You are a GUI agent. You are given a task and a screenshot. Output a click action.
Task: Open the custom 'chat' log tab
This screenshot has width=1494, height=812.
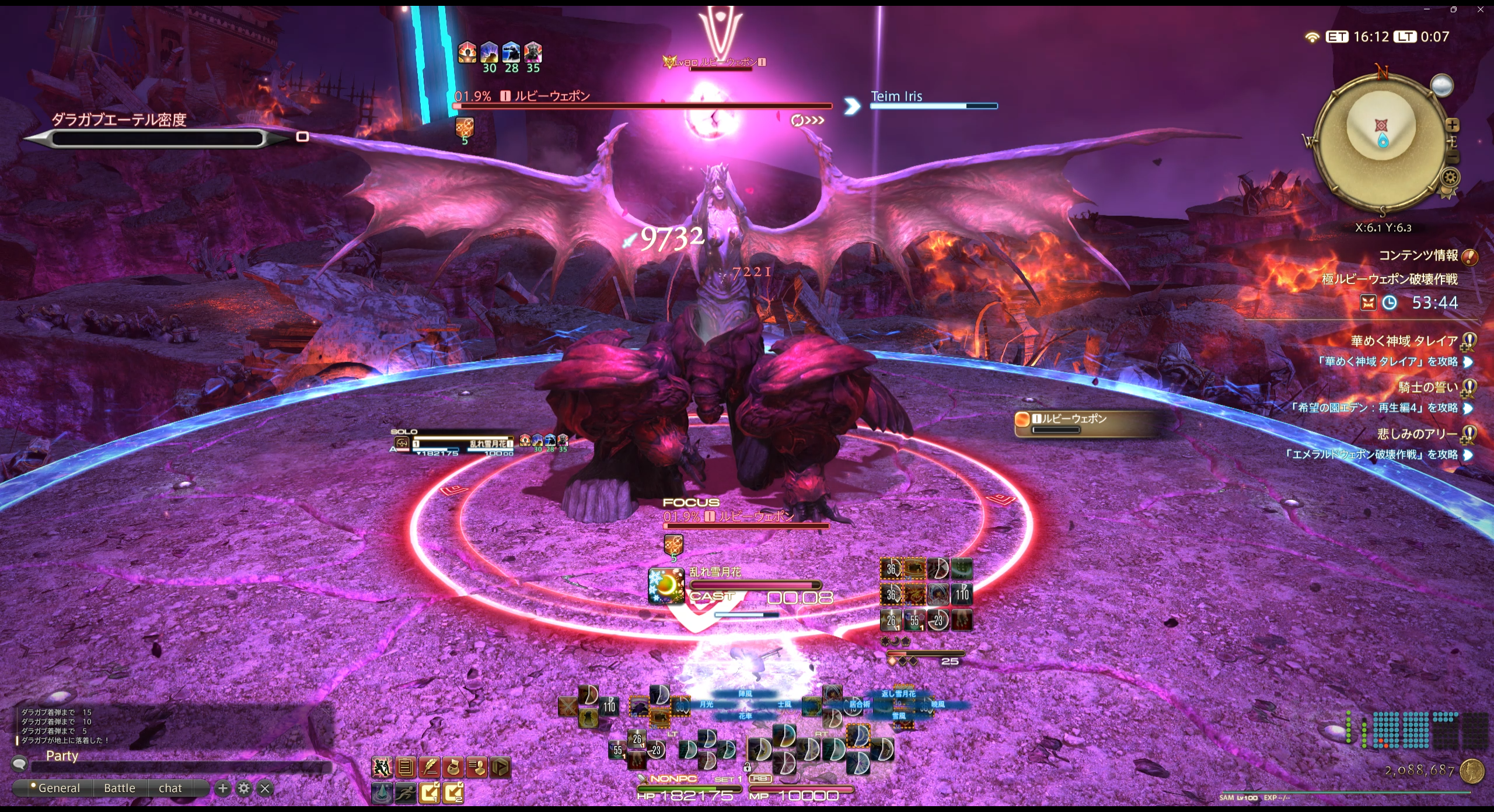click(x=170, y=788)
